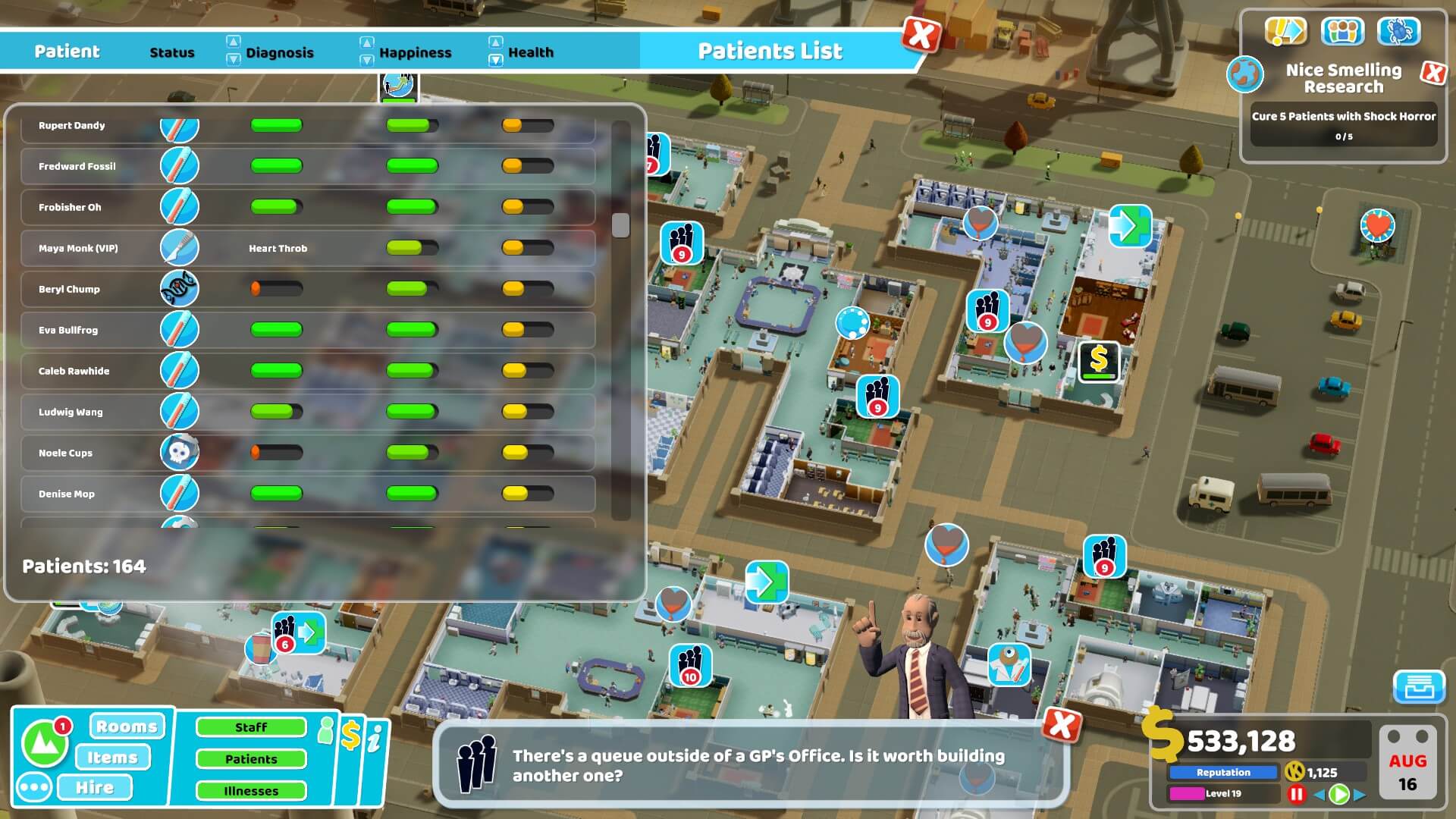
Task: Click the three-people group icon
Action: 1342,31
